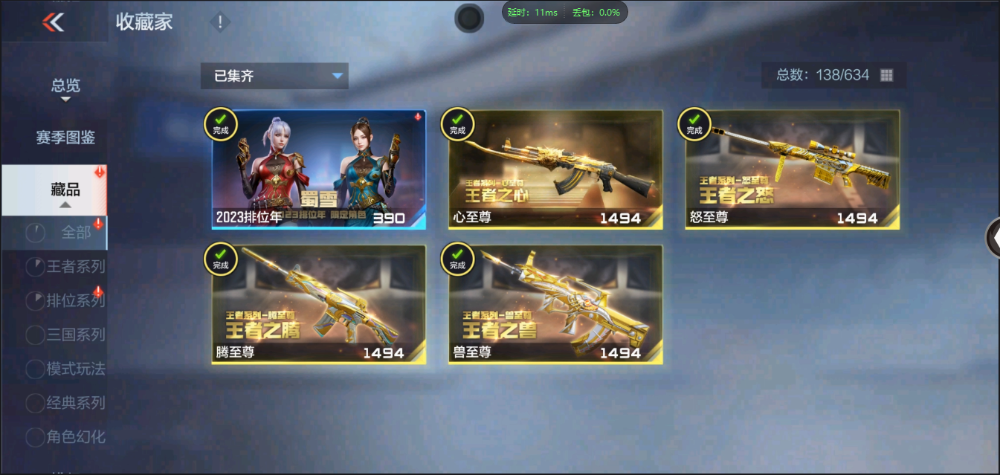Open the 怒至尊 sniper collection card

pyautogui.click(x=792, y=169)
